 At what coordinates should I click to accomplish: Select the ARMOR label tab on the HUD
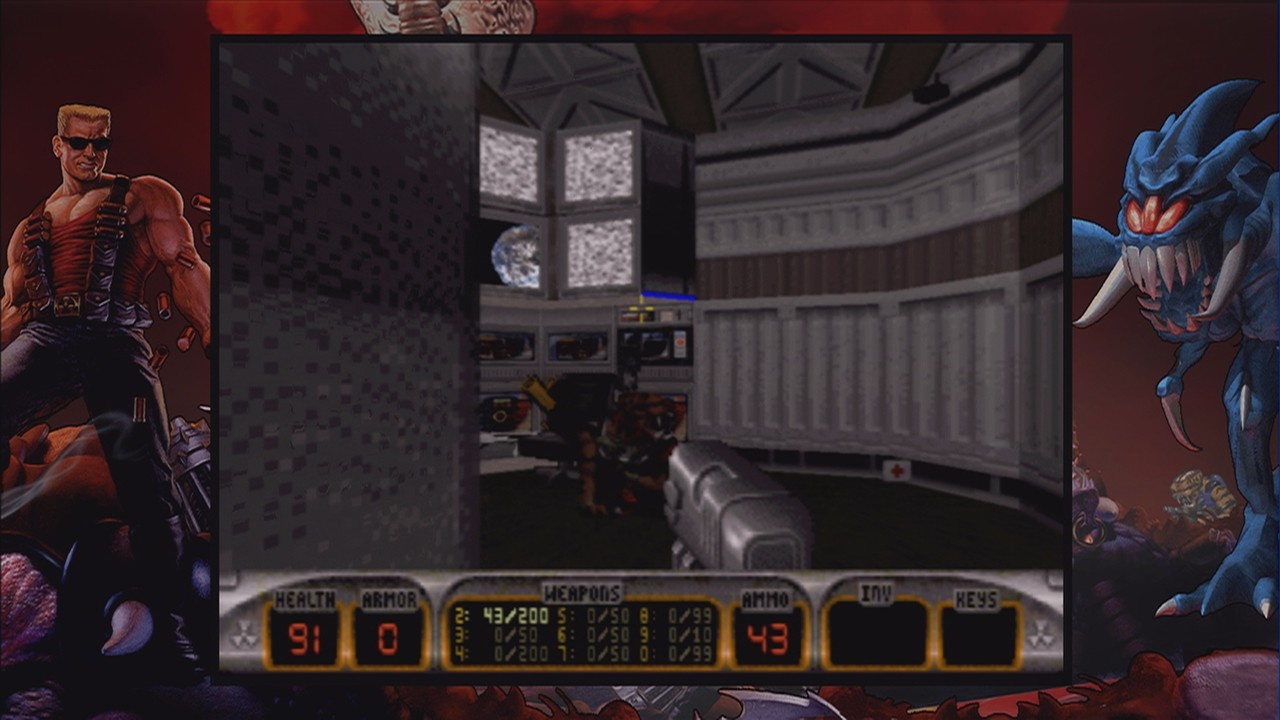(390, 598)
